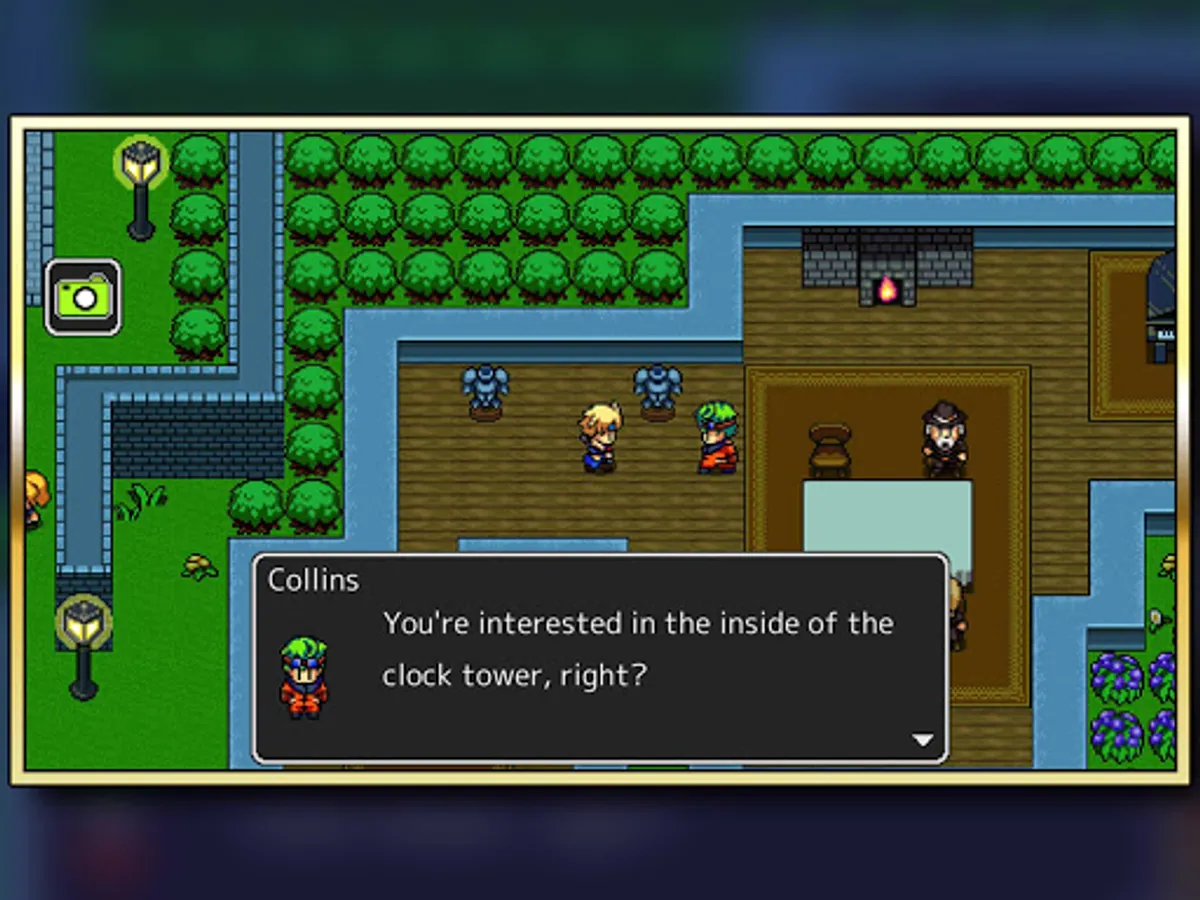
Task: Advance dialogue with the white arrow
Action: (x=922, y=740)
